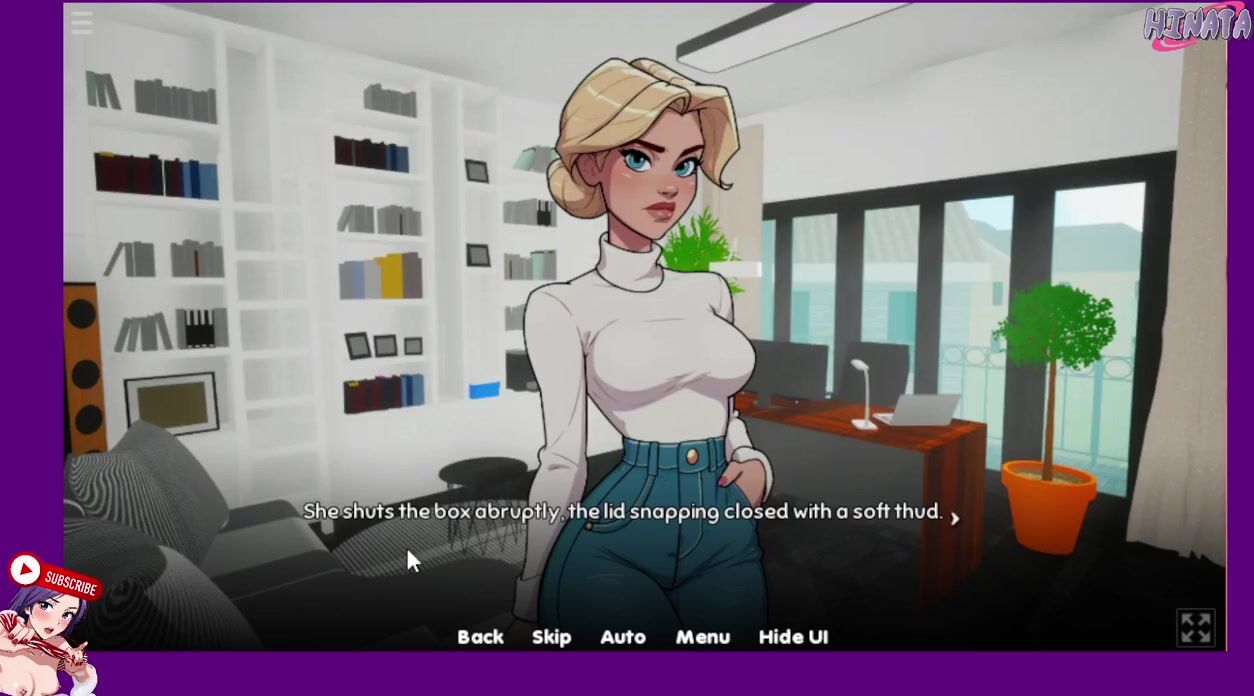Turn on Auto dialogue advance
Image resolution: width=1254 pixels, height=696 pixels.
point(622,637)
